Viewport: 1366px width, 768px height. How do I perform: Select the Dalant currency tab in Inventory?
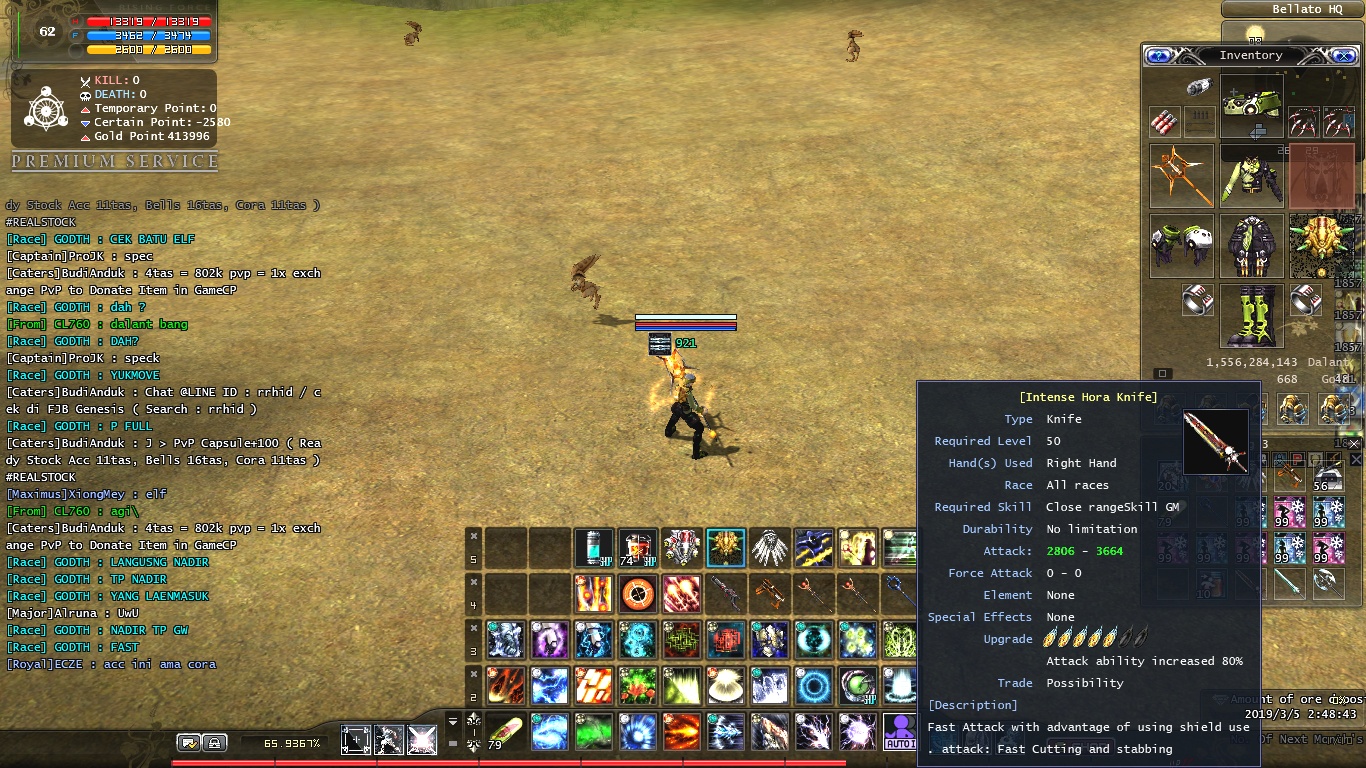click(x=1326, y=362)
